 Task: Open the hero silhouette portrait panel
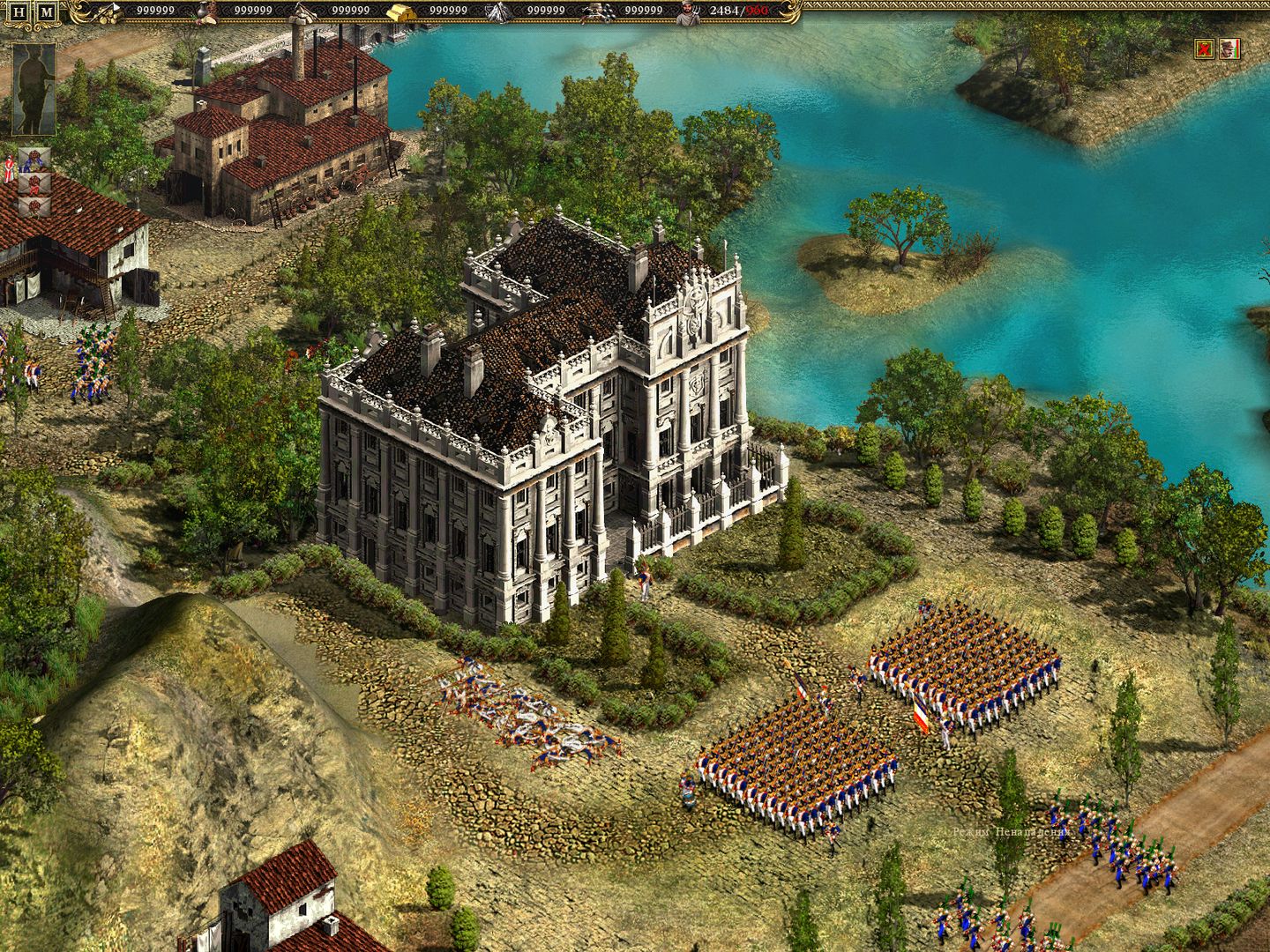point(32,88)
